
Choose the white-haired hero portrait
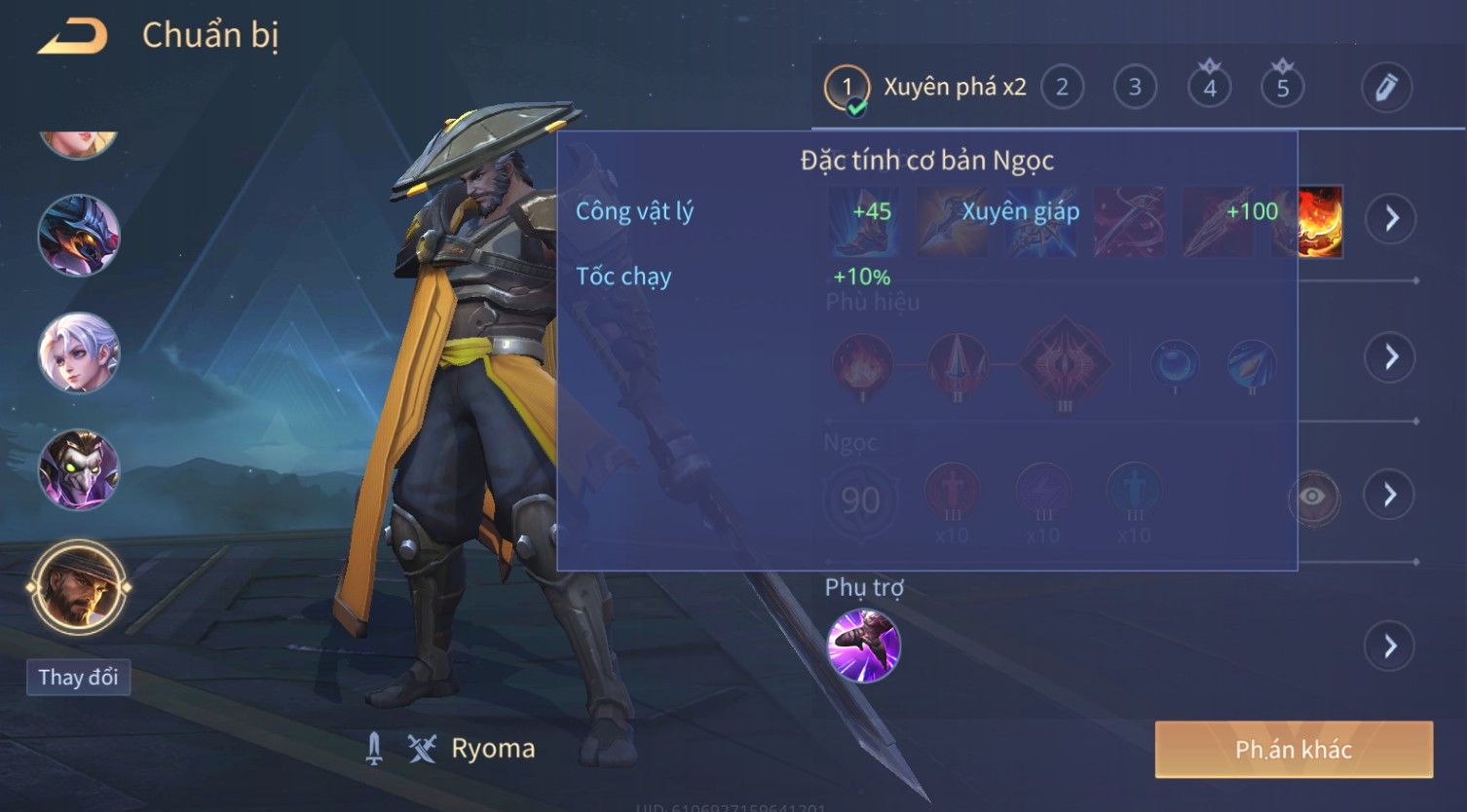coord(78,352)
